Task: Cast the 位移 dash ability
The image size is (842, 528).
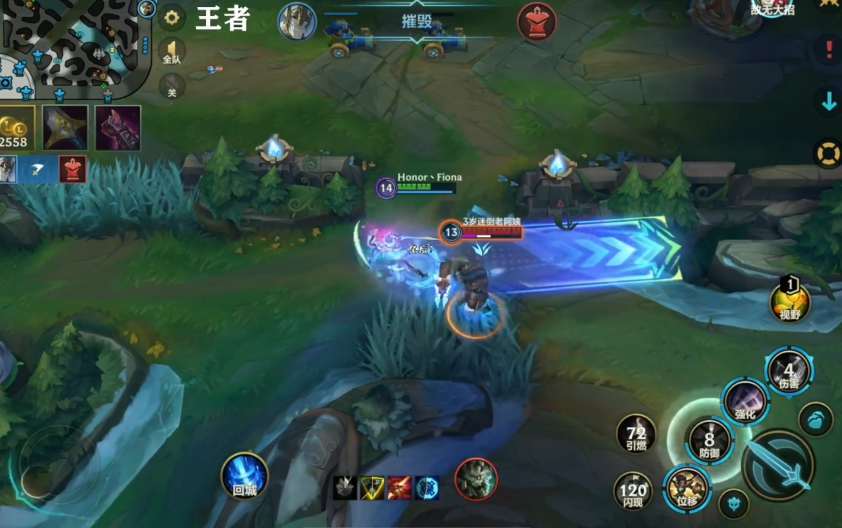Action: point(686,488)
